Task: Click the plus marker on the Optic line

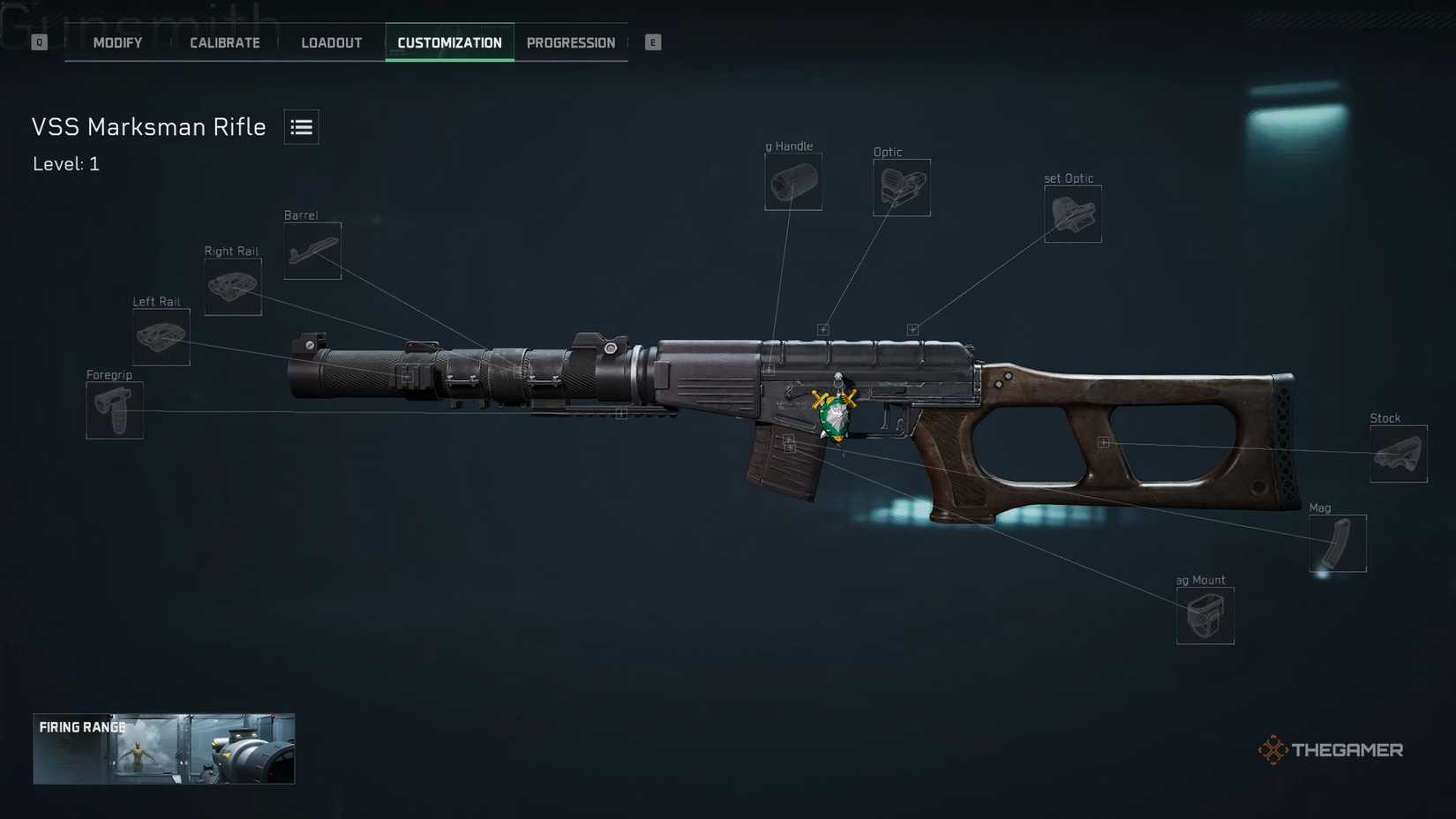Action: click(823, 328)
